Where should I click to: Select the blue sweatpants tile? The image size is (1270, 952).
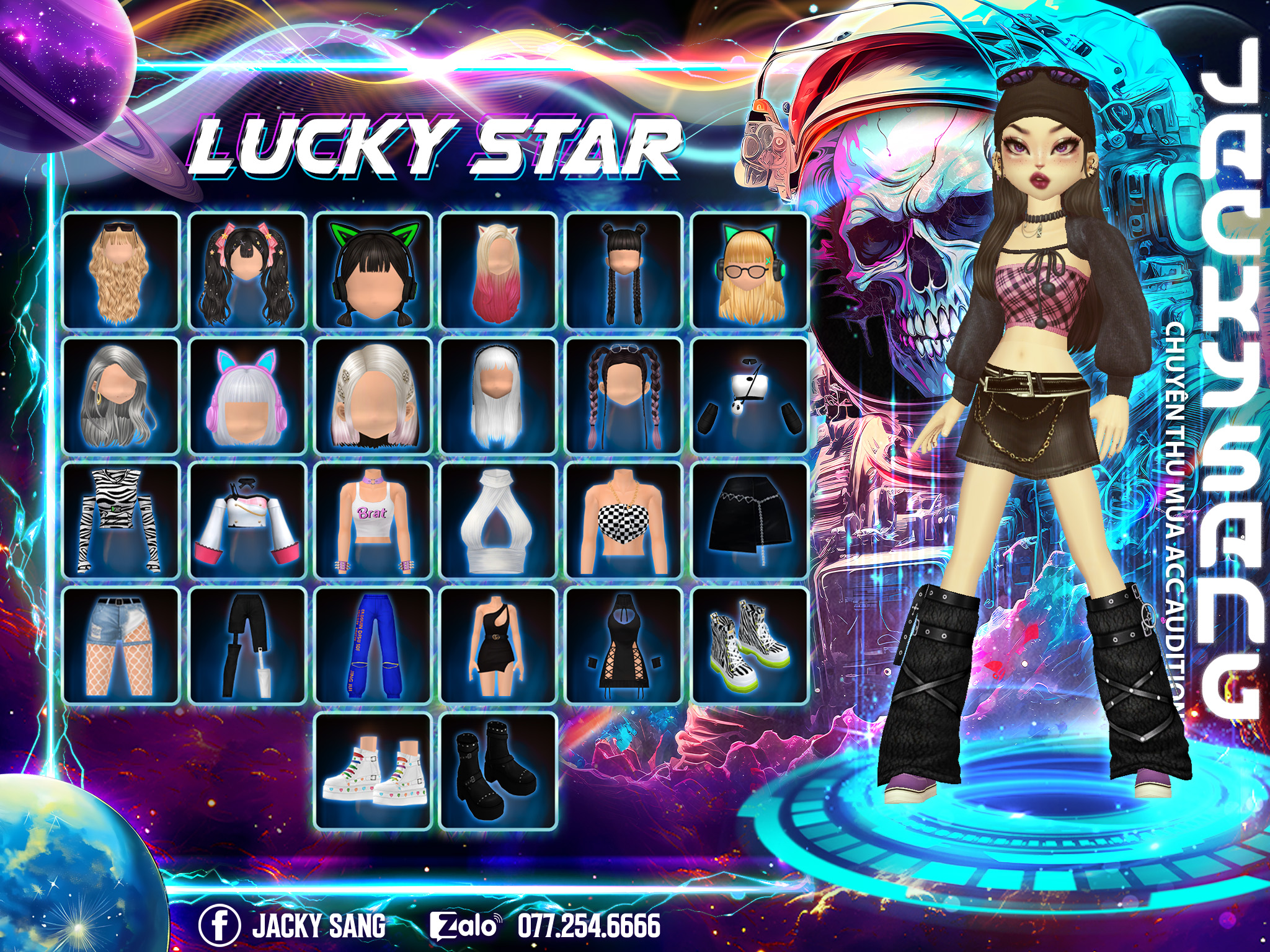click(373, 646)
